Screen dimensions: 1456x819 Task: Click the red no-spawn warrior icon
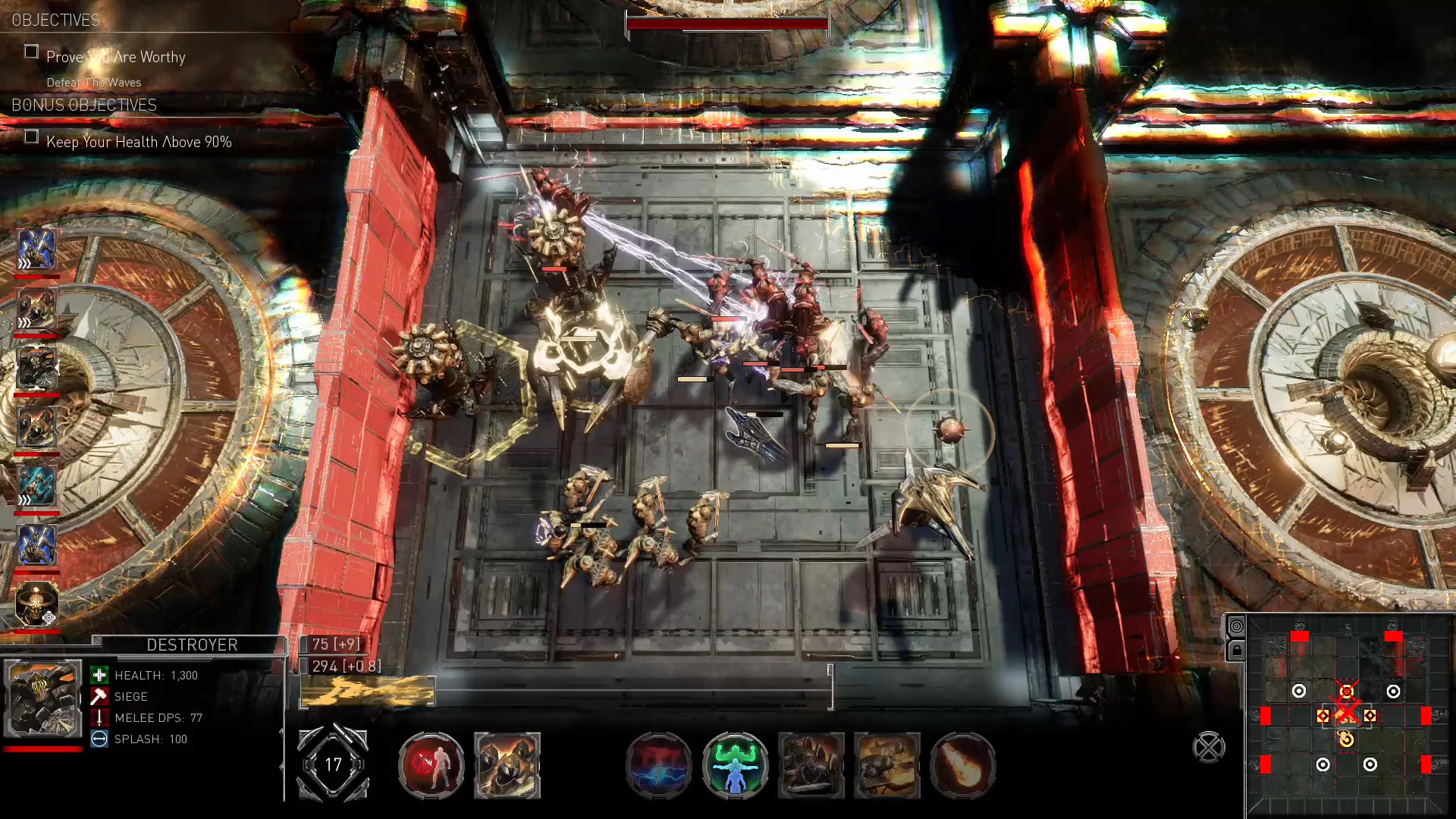pos(431,766)
